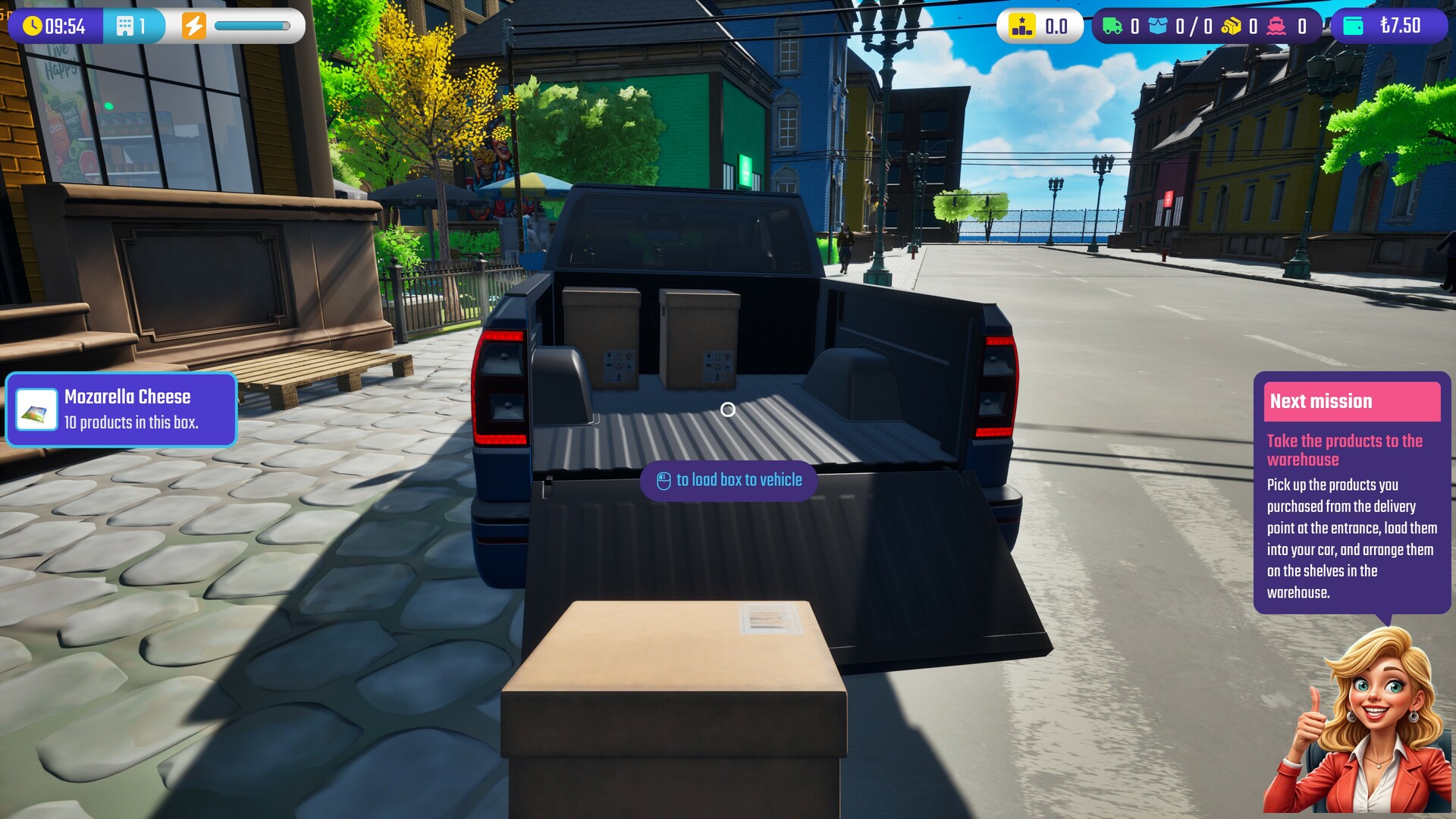The image size is (1456, 819).
Task: Select the Mozarella Cheese product image
Action: click(36, 409)
